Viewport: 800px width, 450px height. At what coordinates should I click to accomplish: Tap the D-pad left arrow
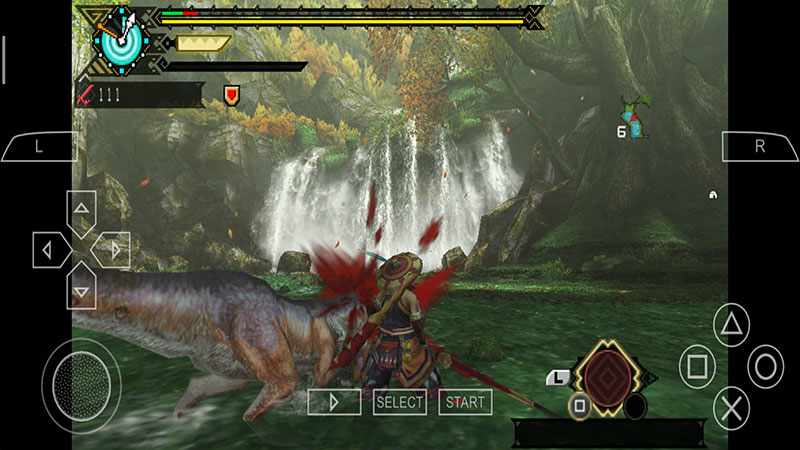tap(48, 249)
